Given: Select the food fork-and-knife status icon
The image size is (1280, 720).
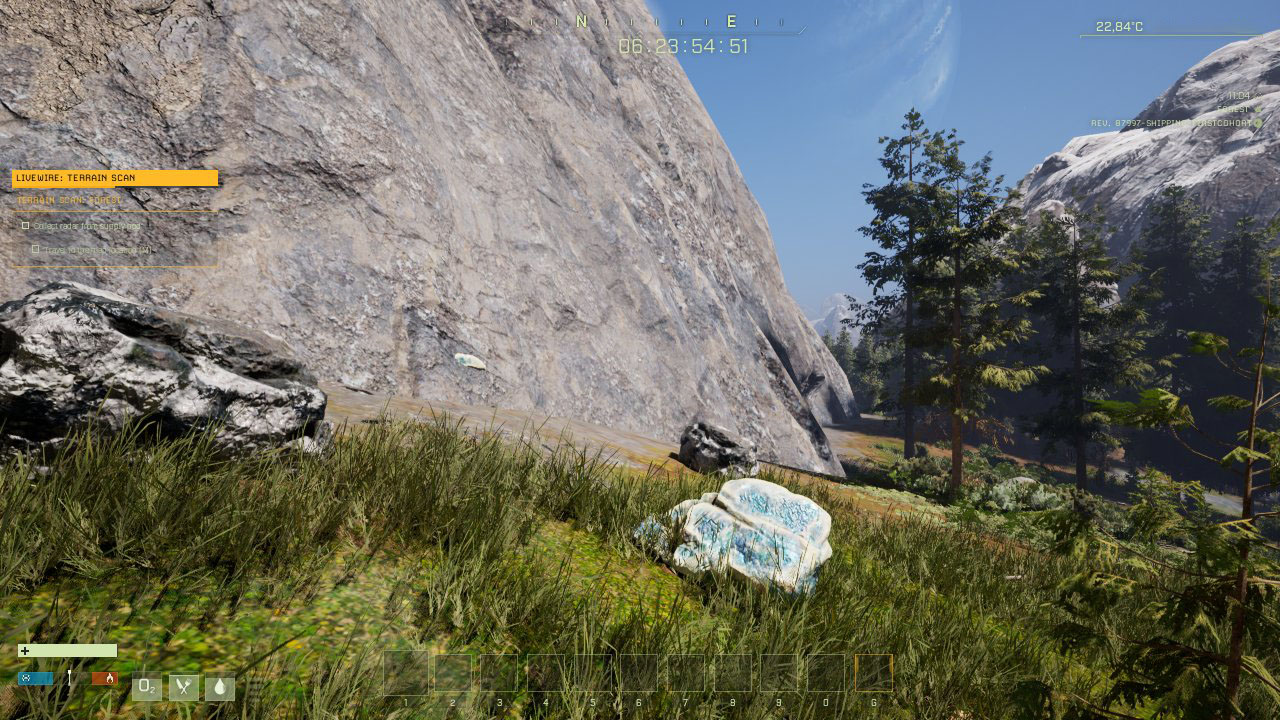Looking at the screenshot, I should click(183, 687).
